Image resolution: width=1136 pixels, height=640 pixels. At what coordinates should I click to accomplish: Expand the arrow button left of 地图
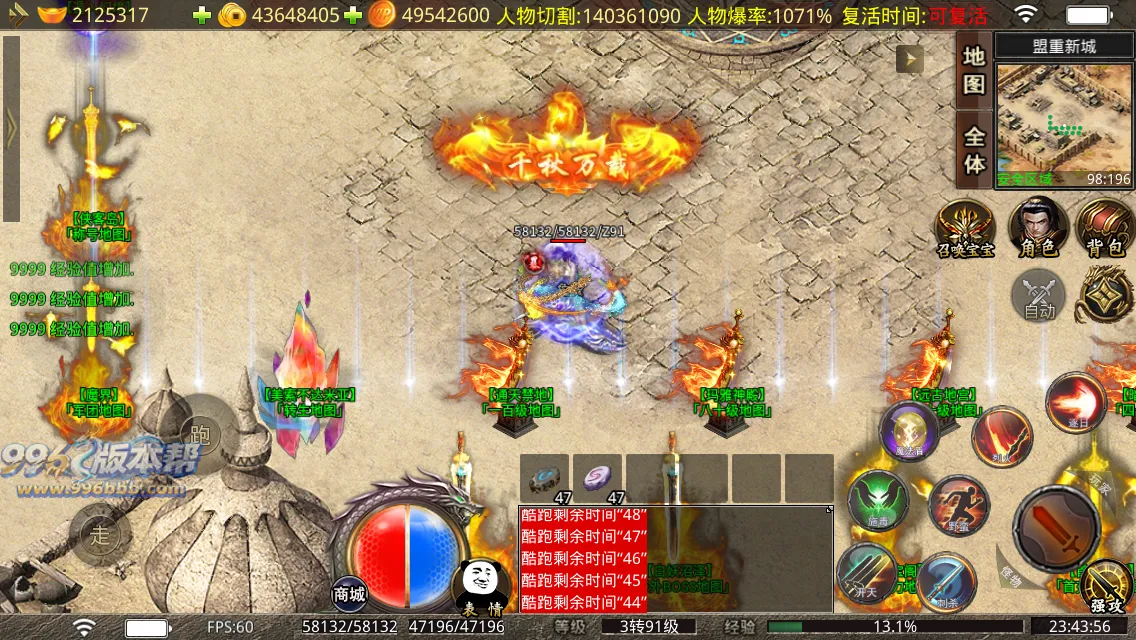coord(909,60)
